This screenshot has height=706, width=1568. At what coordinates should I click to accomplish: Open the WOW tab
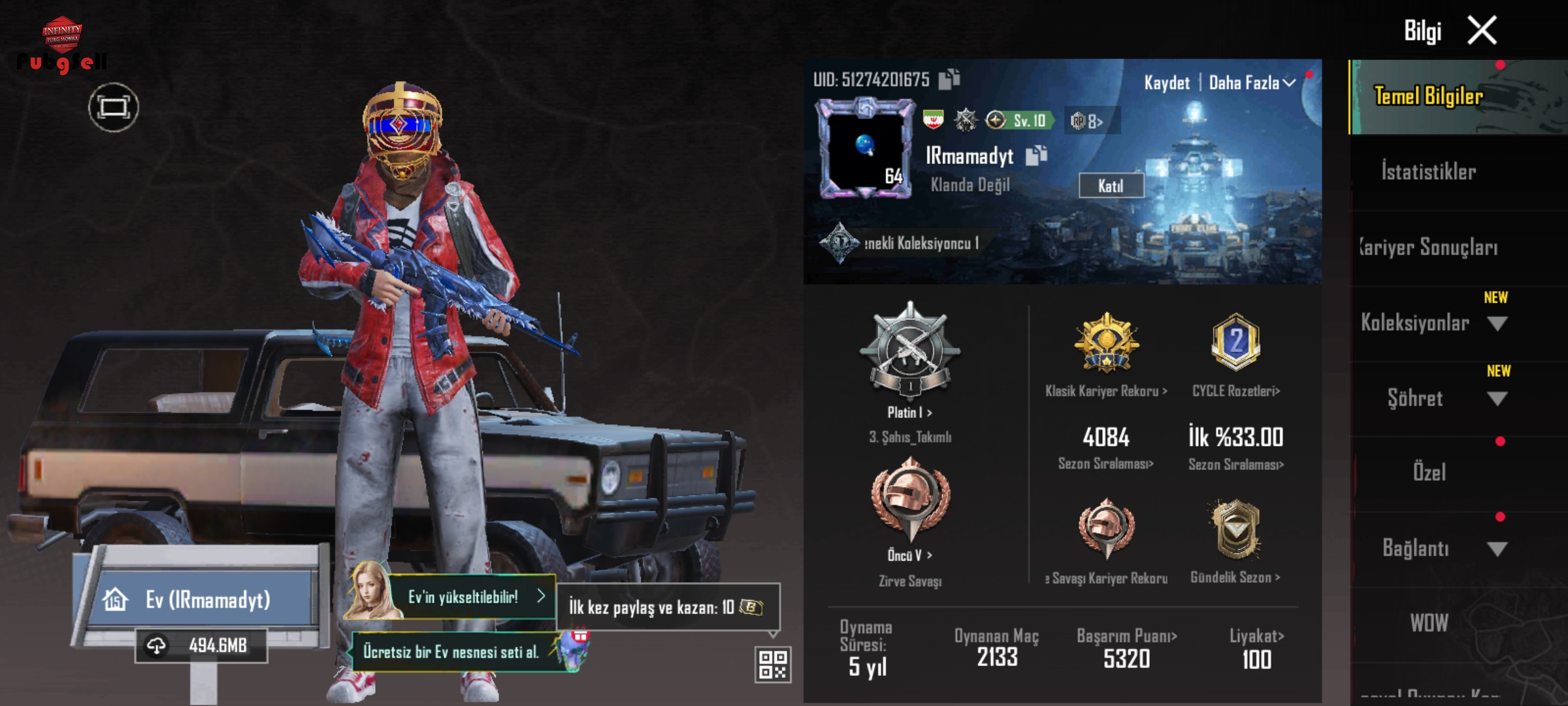[1429, 623]
